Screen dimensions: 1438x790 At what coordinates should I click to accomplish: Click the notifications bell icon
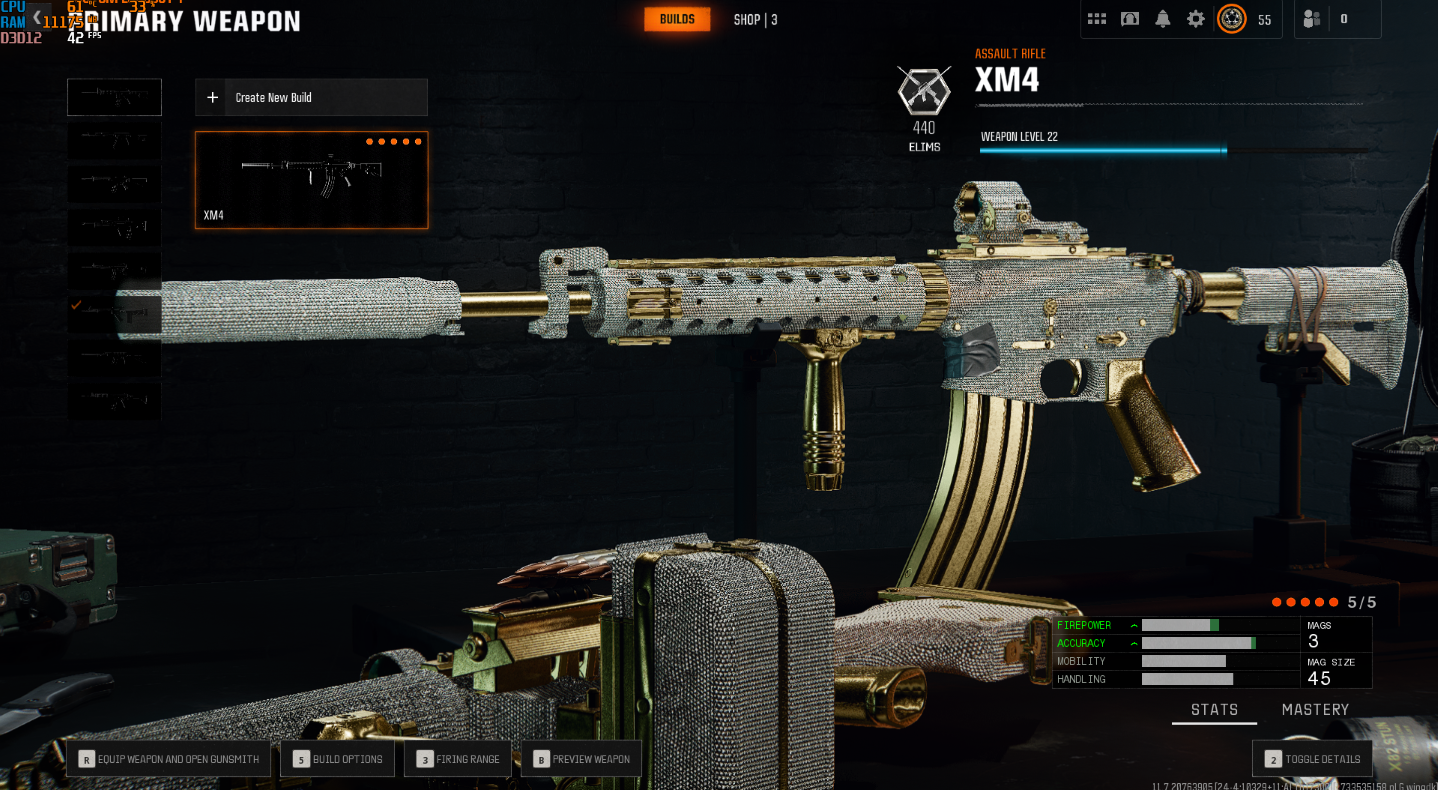[1162, 18]
